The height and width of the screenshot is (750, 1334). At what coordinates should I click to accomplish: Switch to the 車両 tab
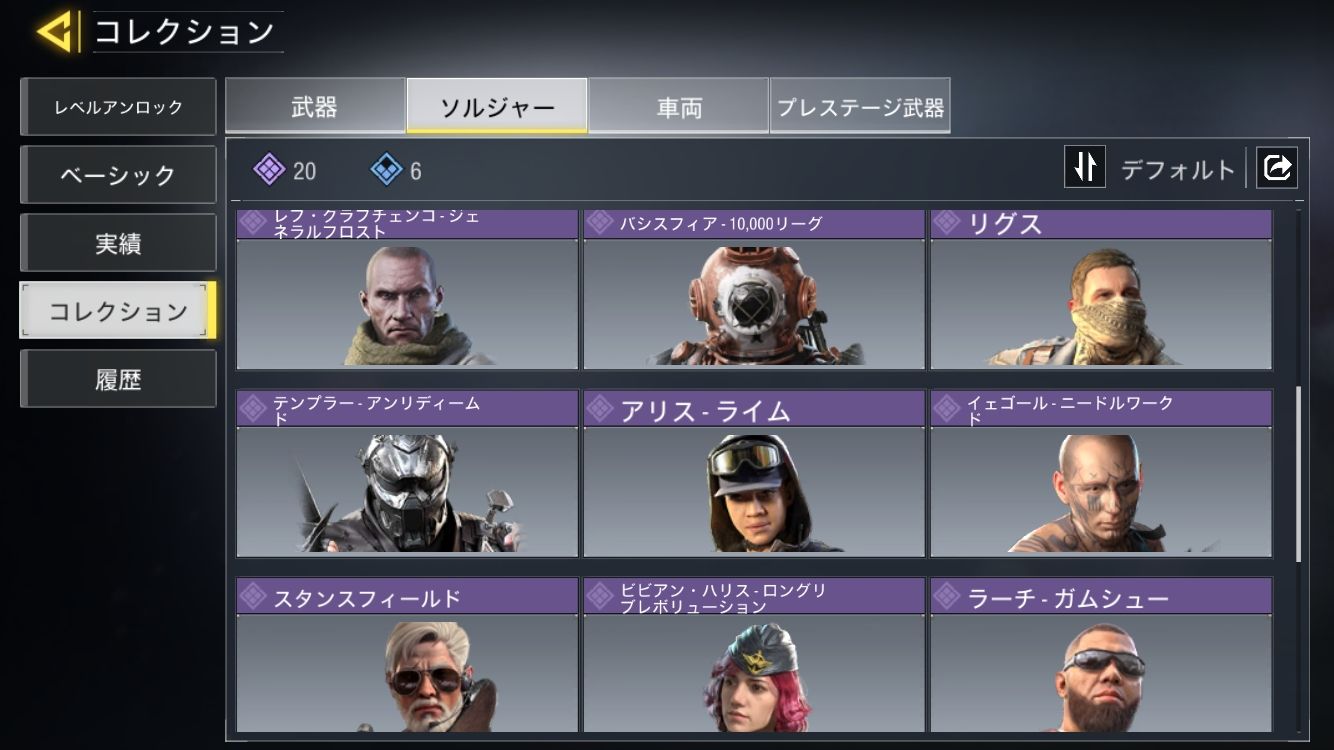click(679, 107)
